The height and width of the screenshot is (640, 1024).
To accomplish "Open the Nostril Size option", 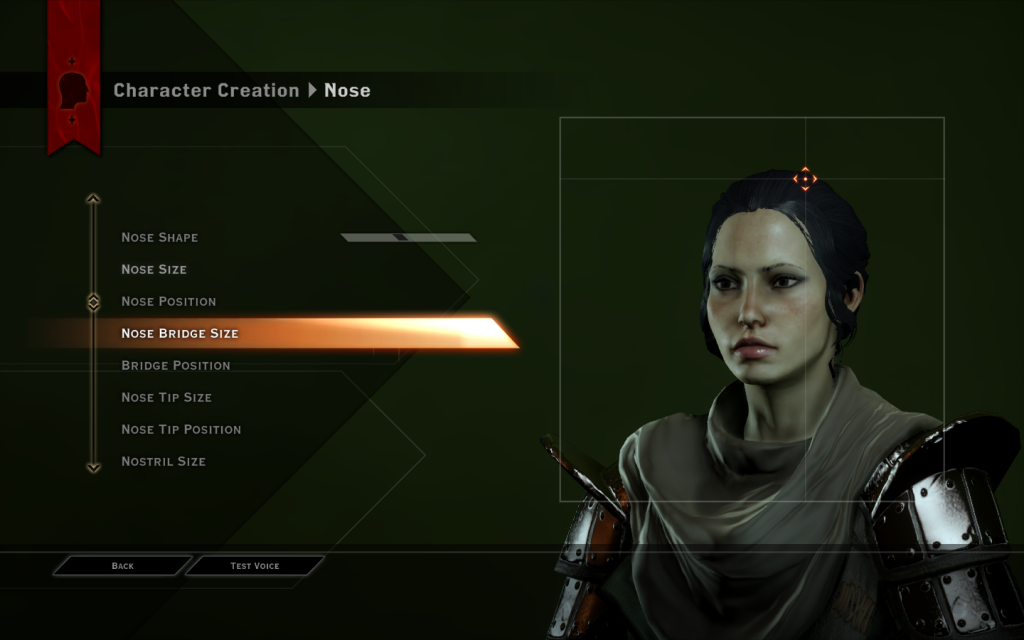I will point(163,462).
